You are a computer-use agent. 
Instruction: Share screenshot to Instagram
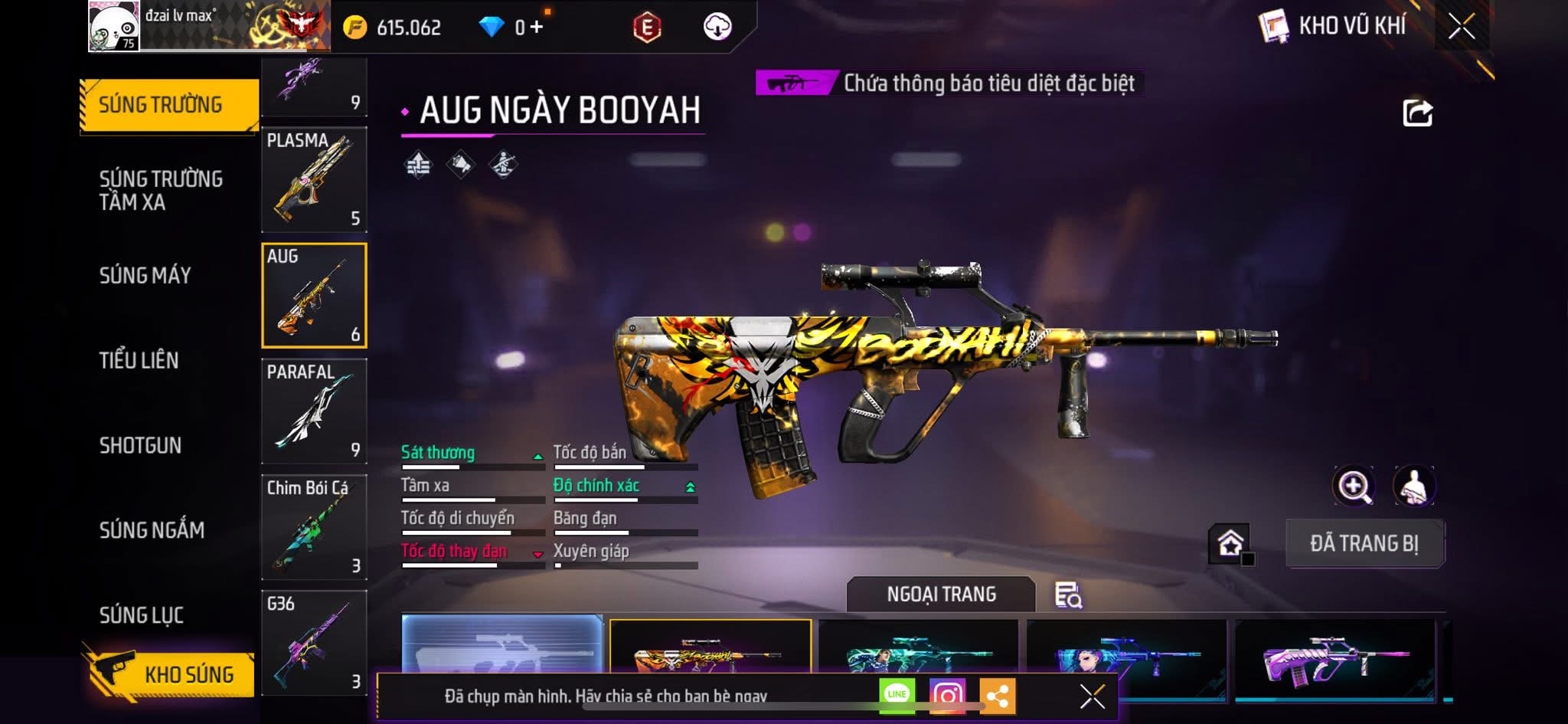click(x=947, y=696)
